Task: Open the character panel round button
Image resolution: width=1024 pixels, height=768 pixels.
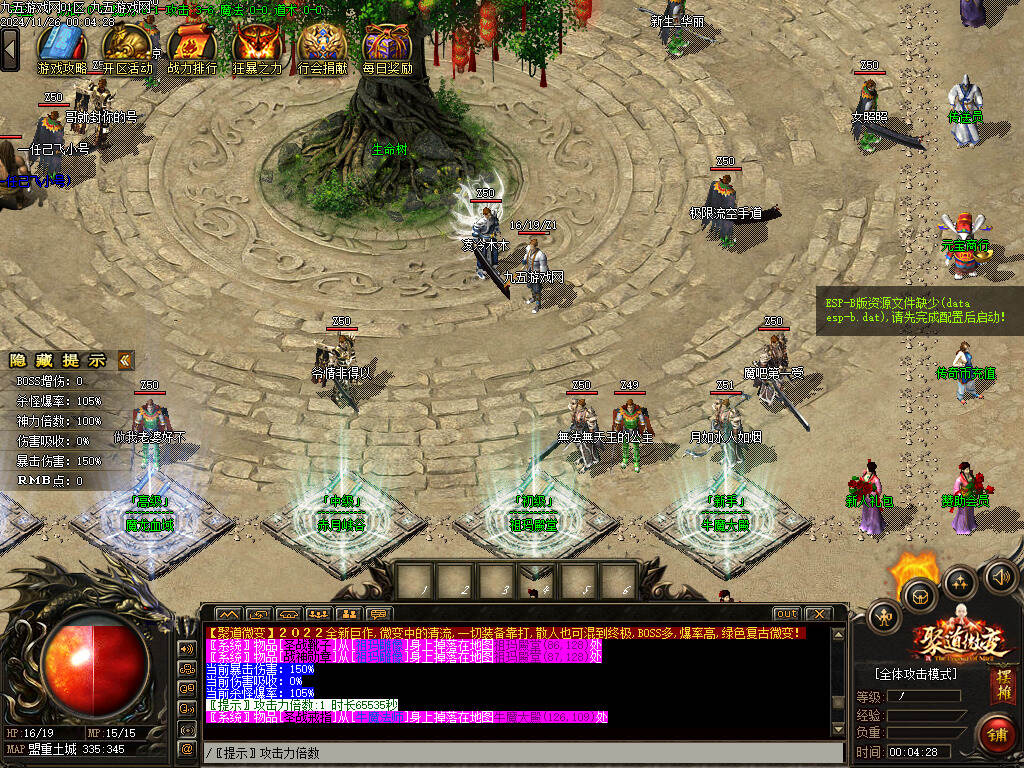Action: point(885,616)
